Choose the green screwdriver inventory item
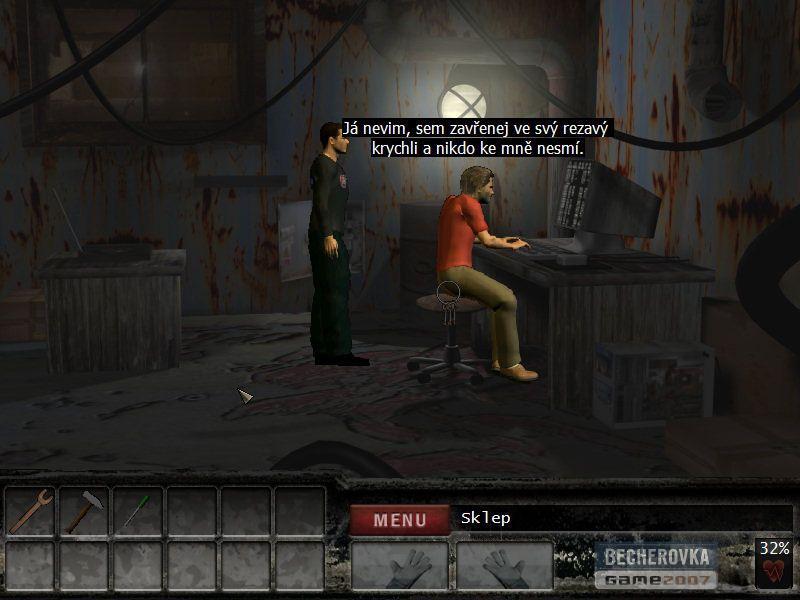800x600 pixels. tap(138, 511)
